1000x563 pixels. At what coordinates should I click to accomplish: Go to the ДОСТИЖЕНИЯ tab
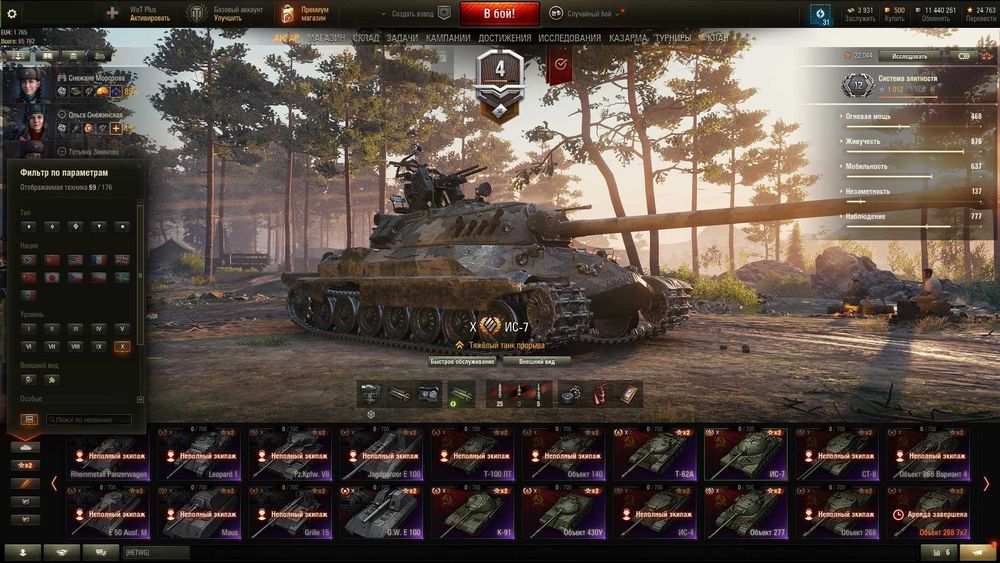[x=505, y=38]
